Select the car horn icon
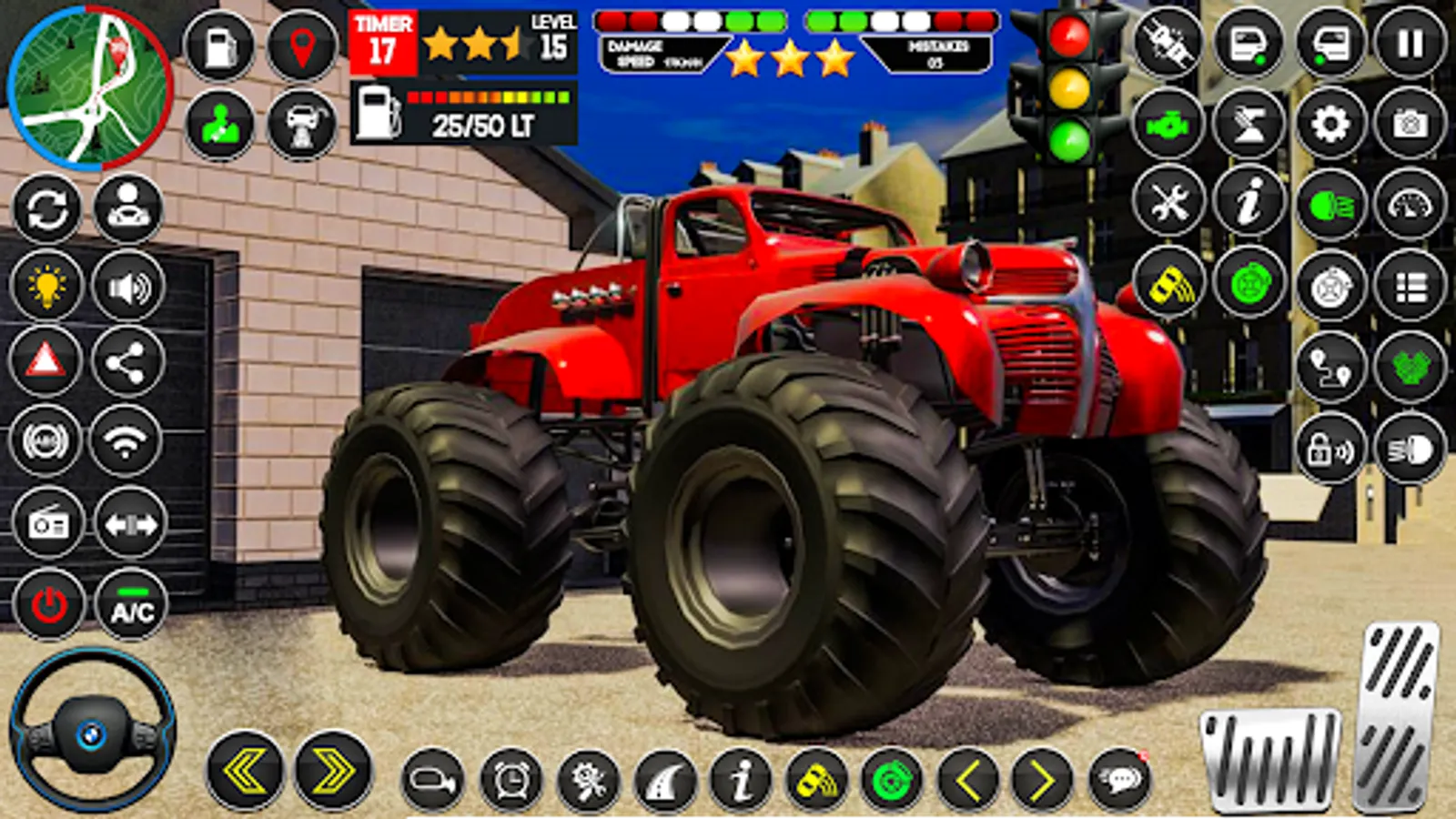 click(x=432, y=778)
